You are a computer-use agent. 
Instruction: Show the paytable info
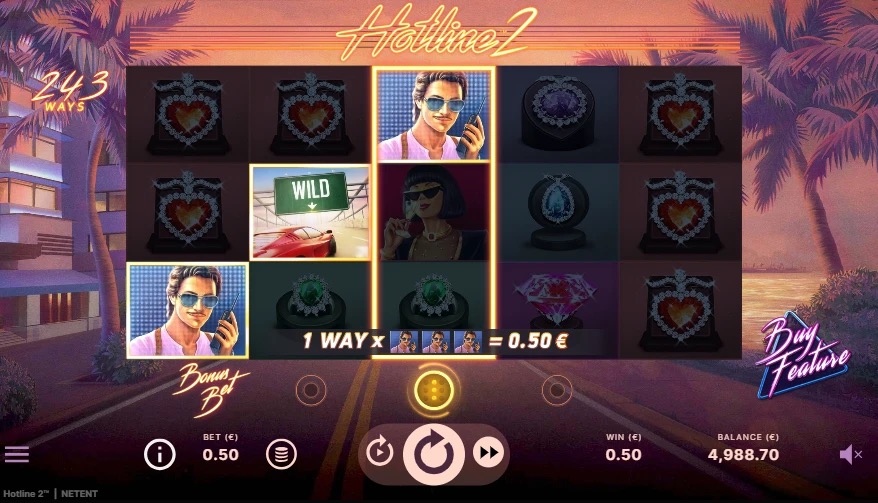(x=159, y=454)
